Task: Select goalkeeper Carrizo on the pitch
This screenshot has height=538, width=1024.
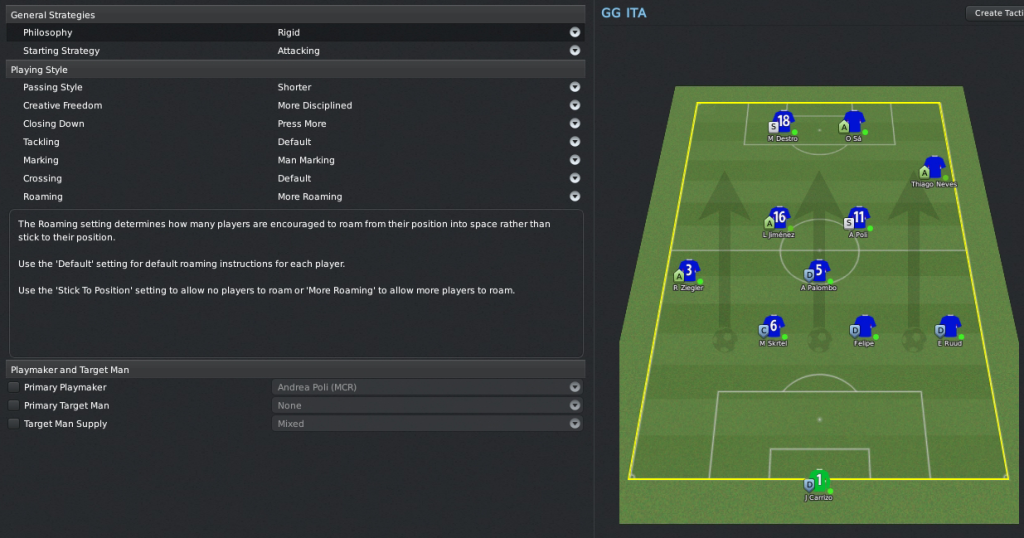Action: 819,481
